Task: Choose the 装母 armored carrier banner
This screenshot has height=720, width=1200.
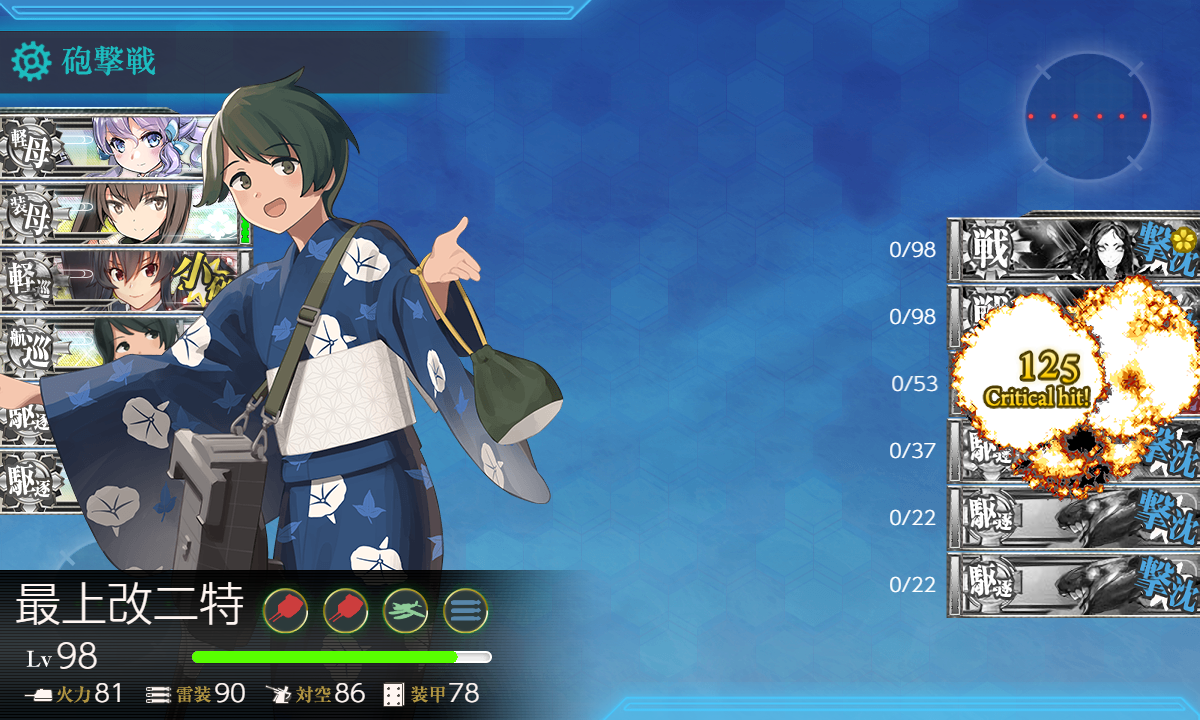Action: pos(110,212)
